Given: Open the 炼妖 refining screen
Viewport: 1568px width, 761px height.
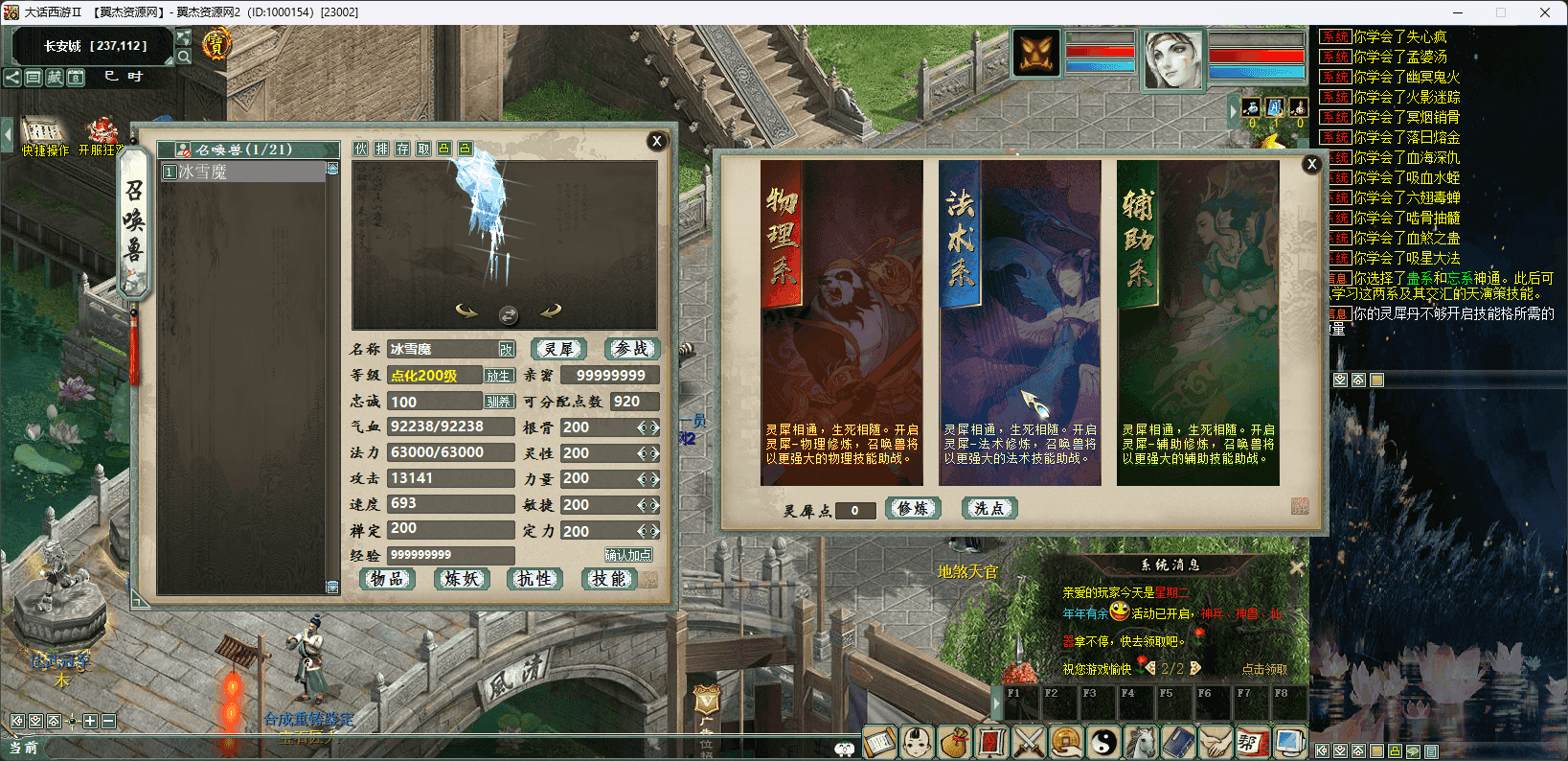Looking at the screenshot, I should tap(462, 579).
